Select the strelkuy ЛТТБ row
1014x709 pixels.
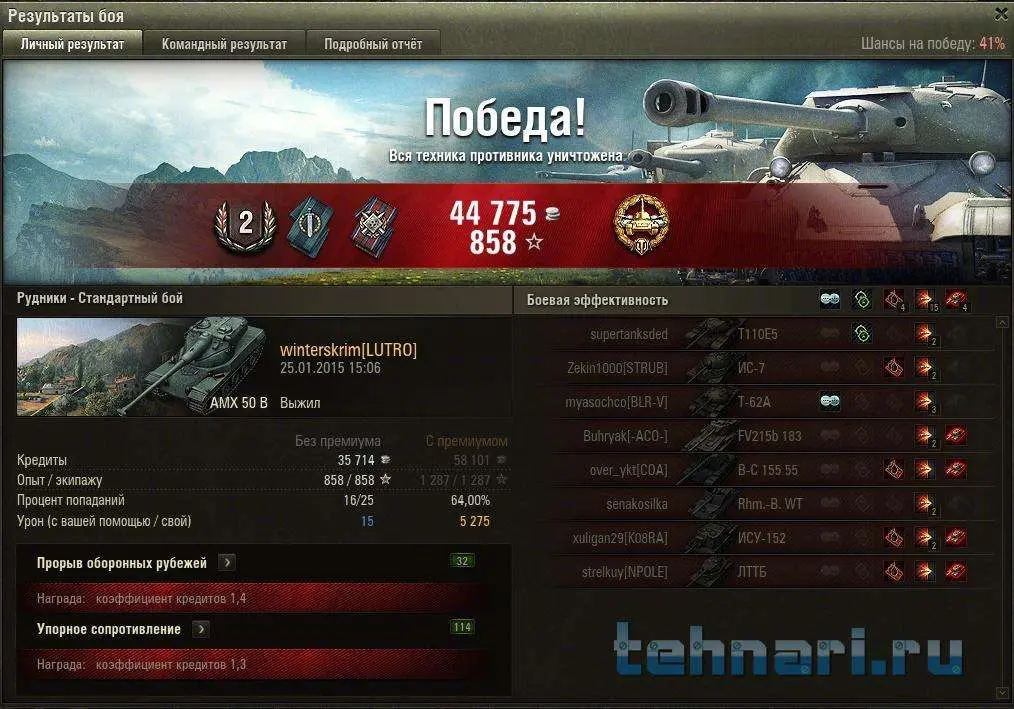tap(760, 572)
